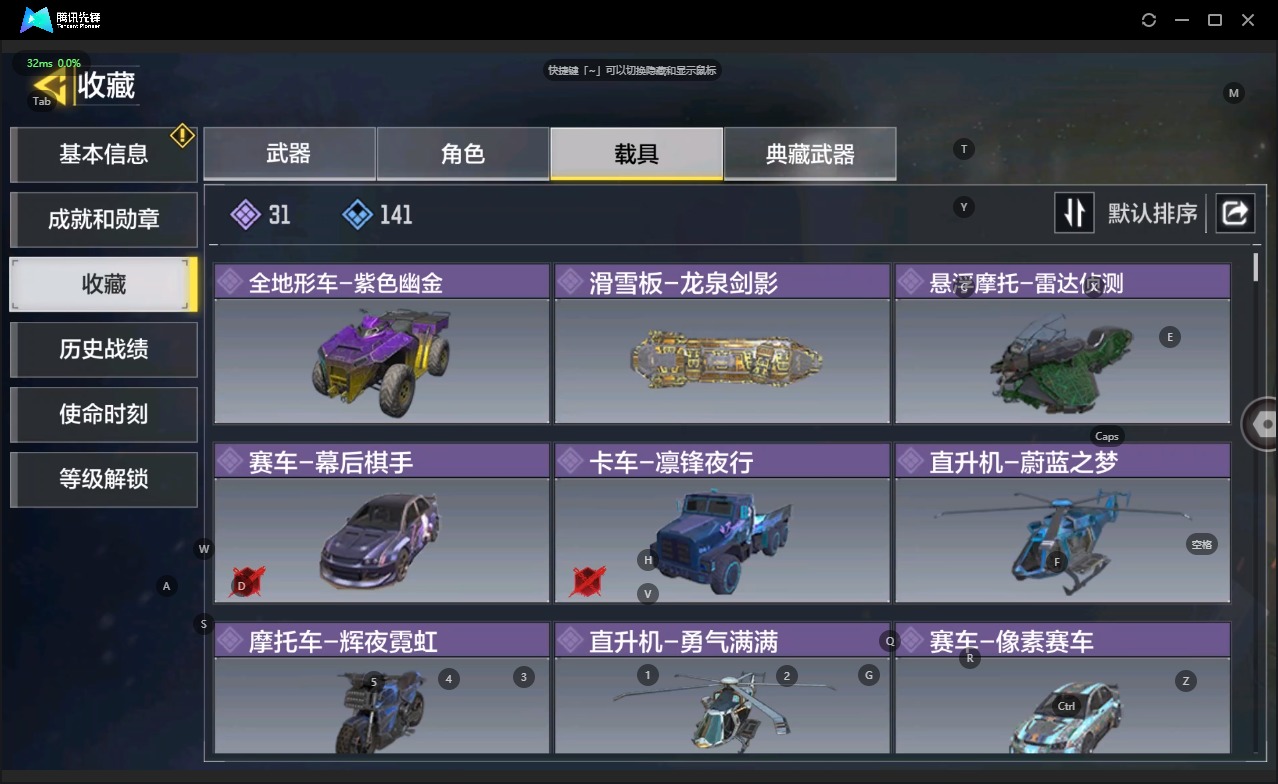Open the 典藏武器 tab
This screenshot has width=1278, height=784.
810,154
